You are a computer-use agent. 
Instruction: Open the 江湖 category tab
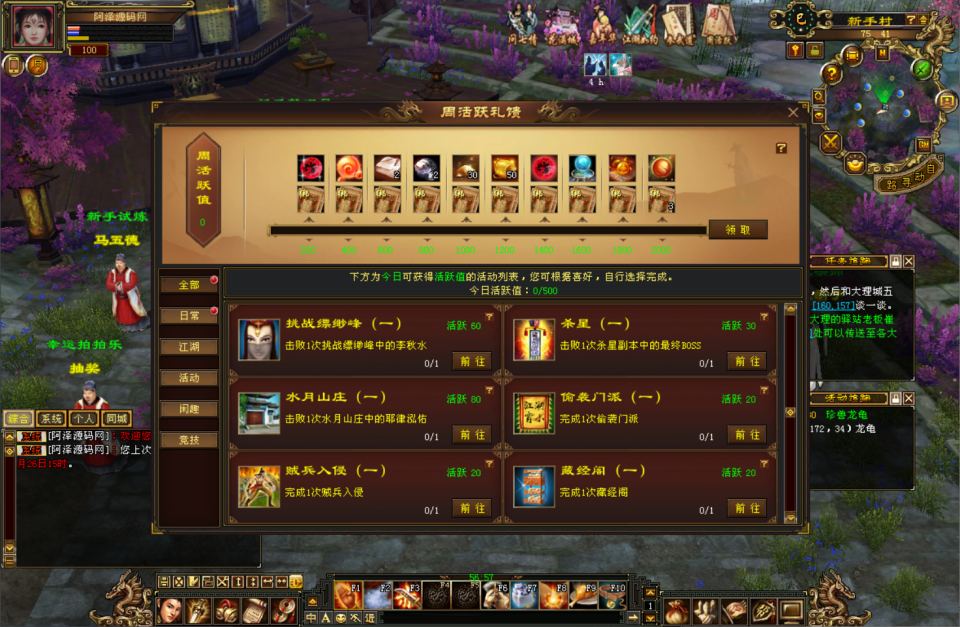(188, 347)
